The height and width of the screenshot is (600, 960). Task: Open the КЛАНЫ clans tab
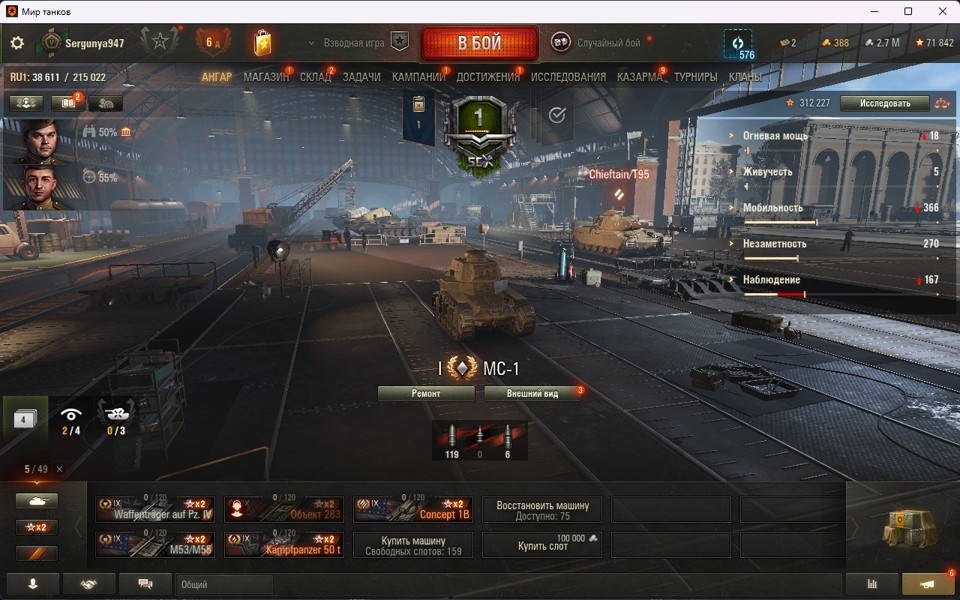pos(744,77)
